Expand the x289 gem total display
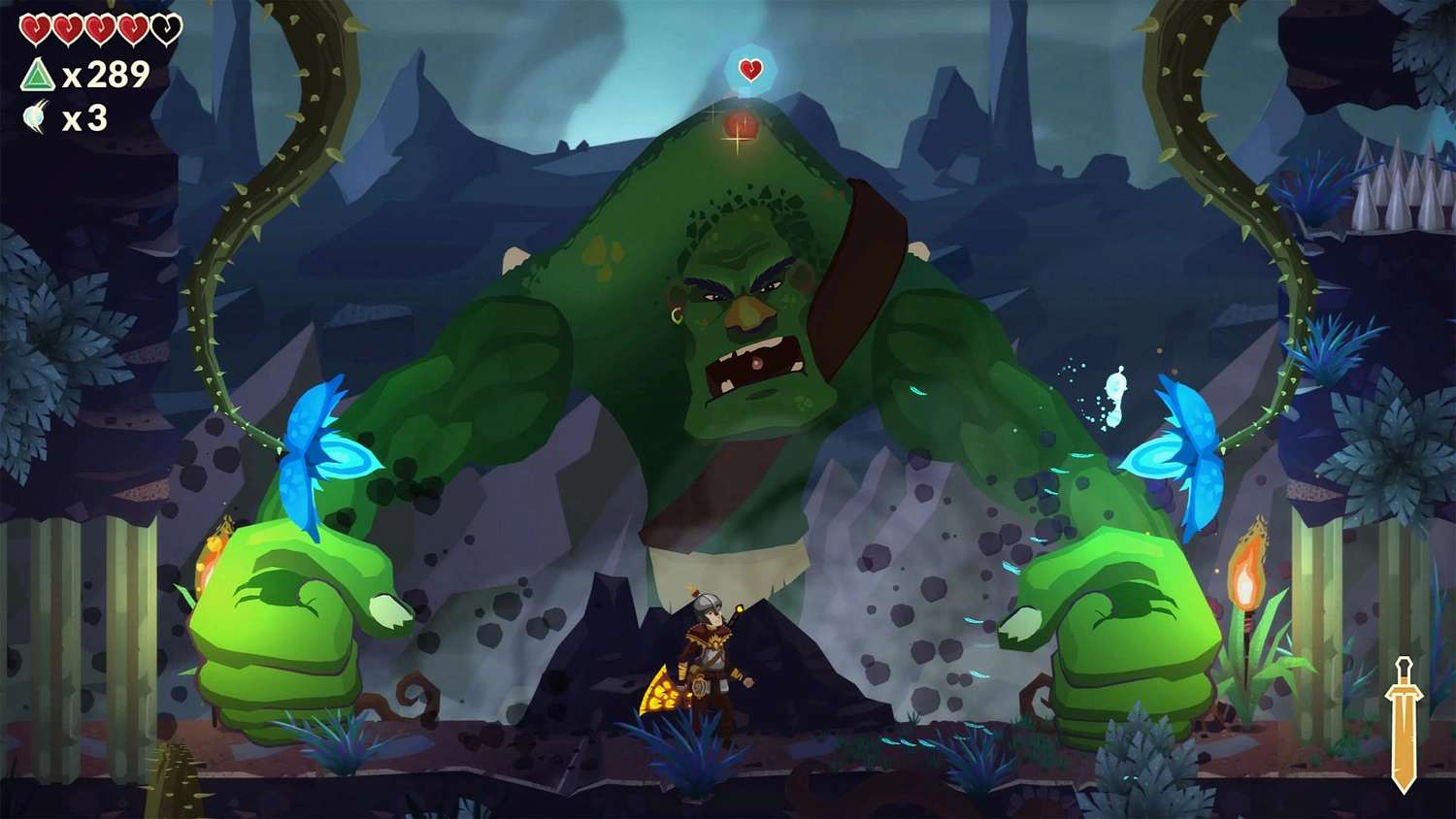The height and width of the screenshot is (819, 1456). click(107, 74)
